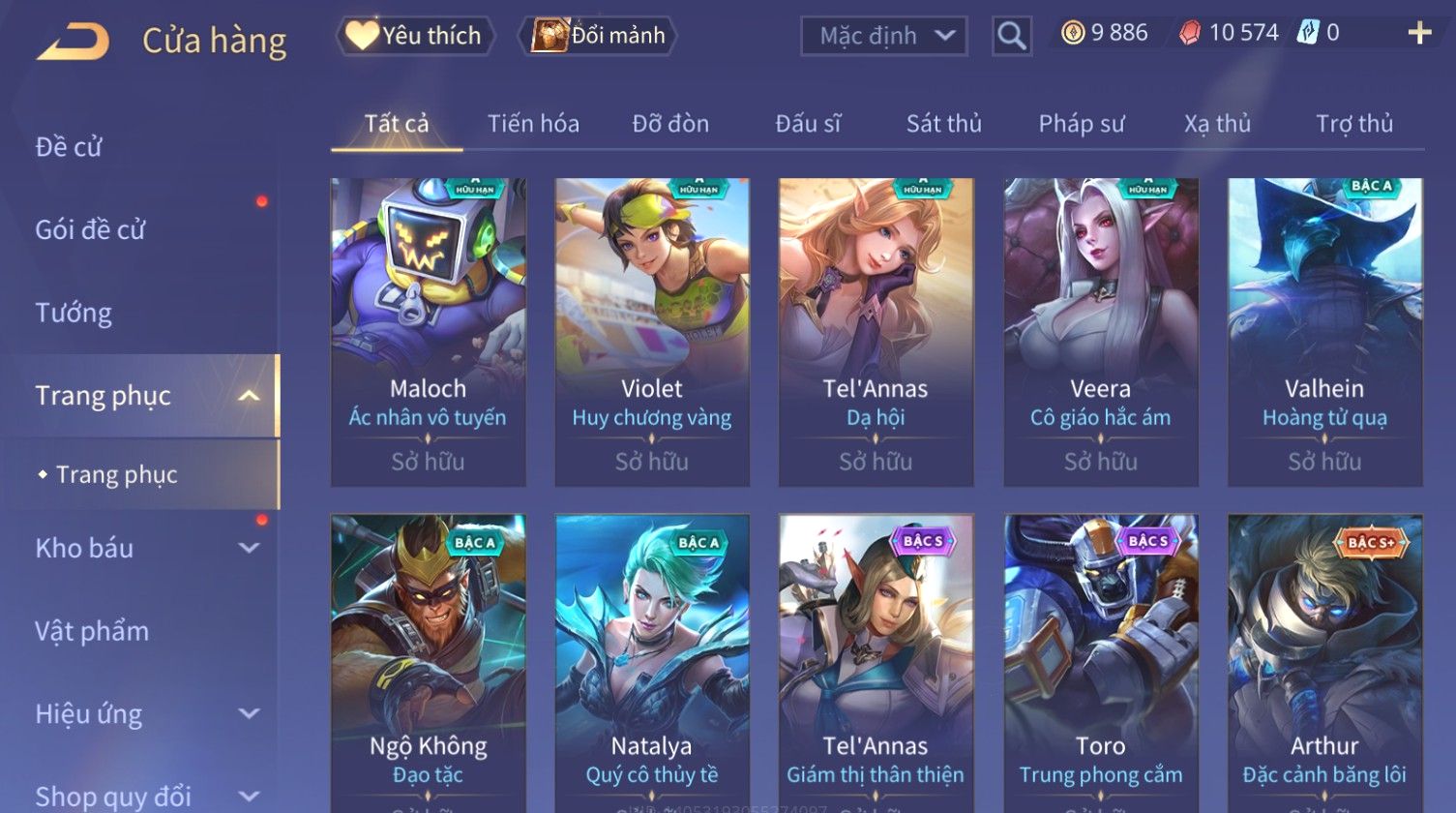Show the Sát thủ skins tab

coord(943,124)
